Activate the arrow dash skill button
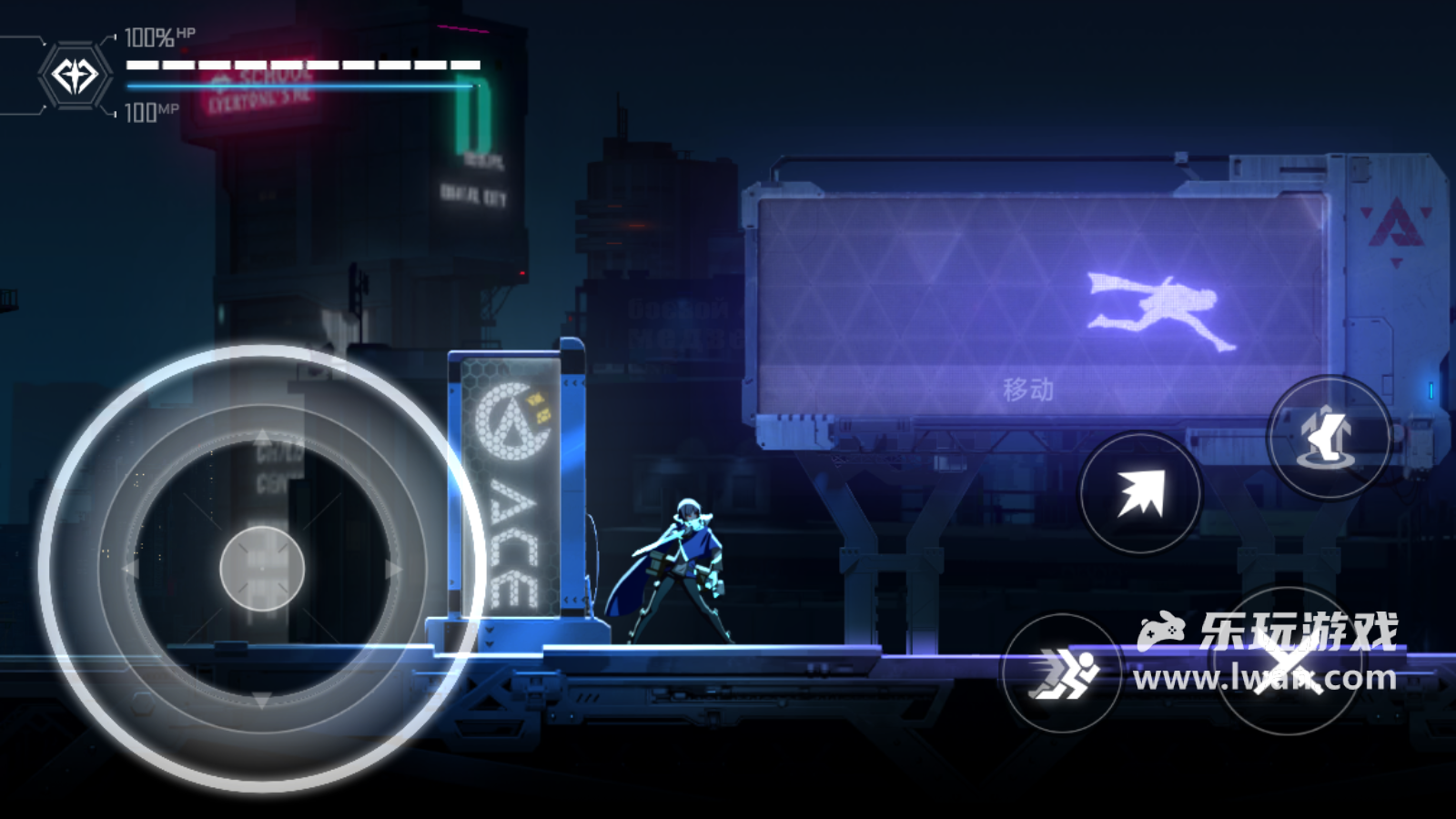Image resolution: width=1456 pixels, height=819 pixels. [1140, 493]
